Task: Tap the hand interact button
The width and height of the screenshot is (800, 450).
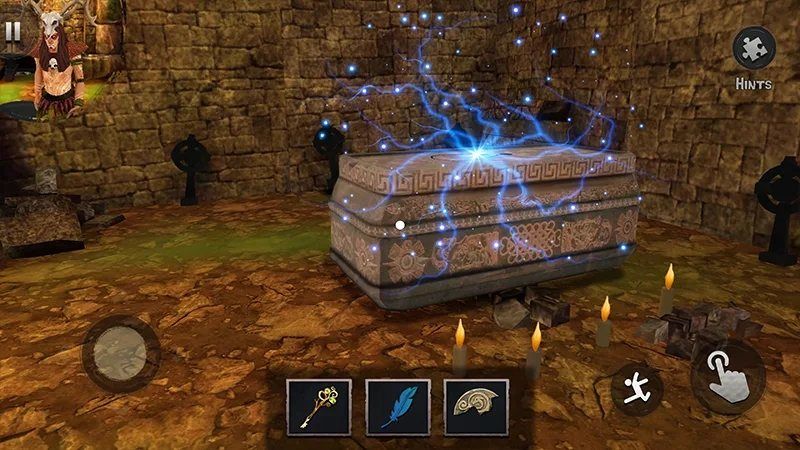Action: [x=727, y=379]
